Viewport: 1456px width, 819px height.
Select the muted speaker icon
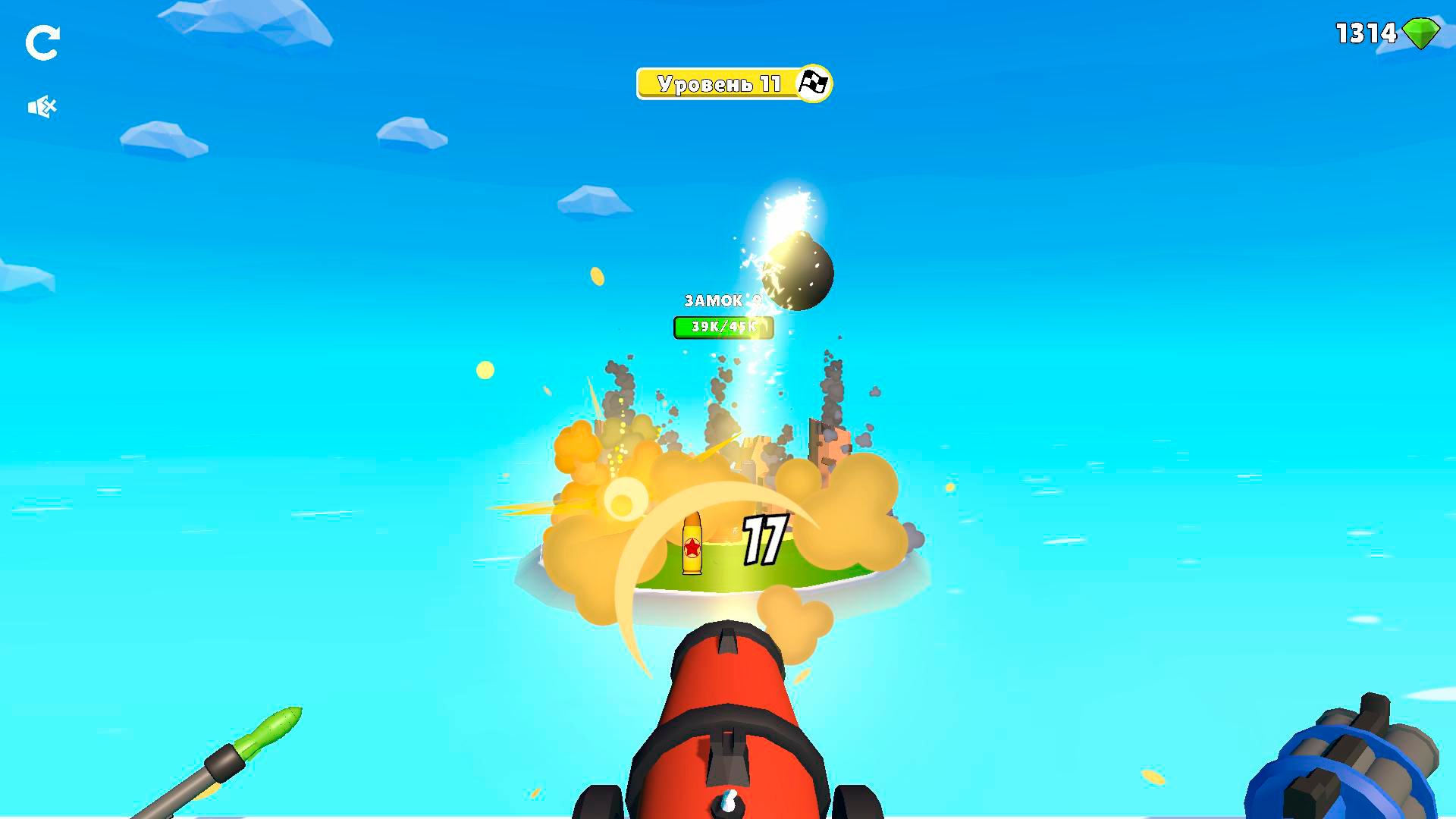coord(43,105)
